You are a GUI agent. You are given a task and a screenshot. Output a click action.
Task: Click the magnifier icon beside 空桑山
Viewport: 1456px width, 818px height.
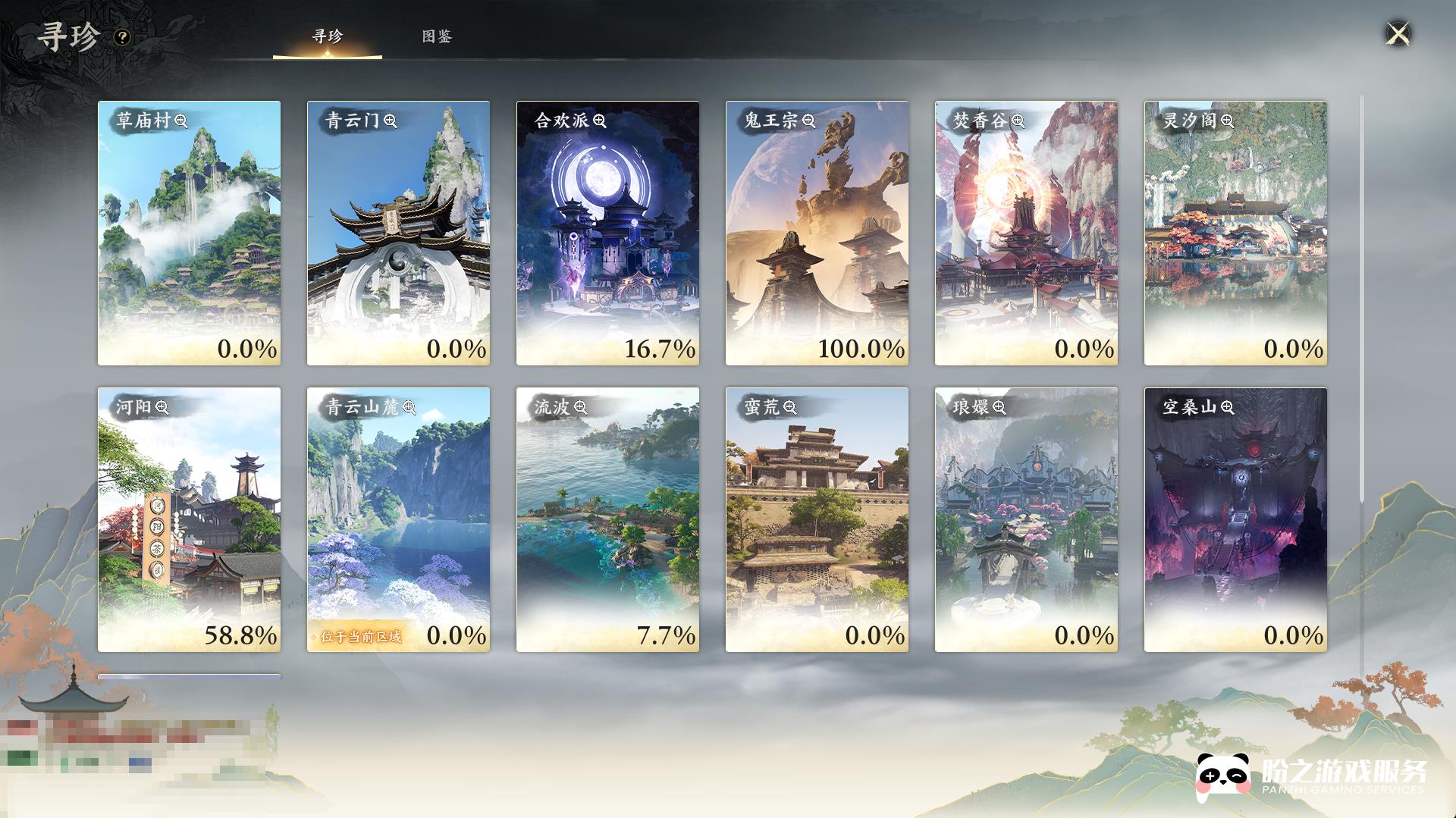click(x=1228, y=407)
